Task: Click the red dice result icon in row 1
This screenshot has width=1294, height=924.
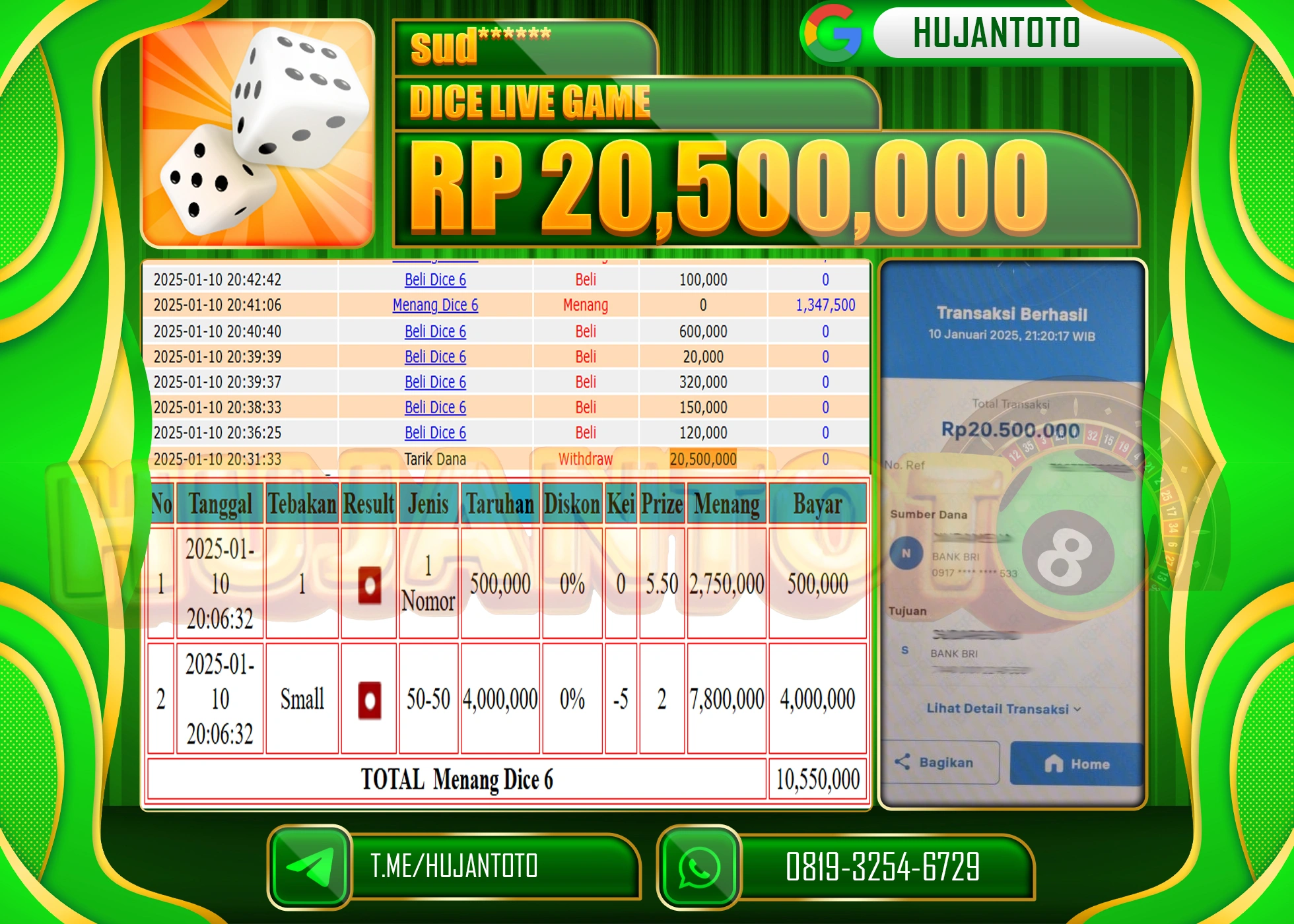Action: click(368, 584)
